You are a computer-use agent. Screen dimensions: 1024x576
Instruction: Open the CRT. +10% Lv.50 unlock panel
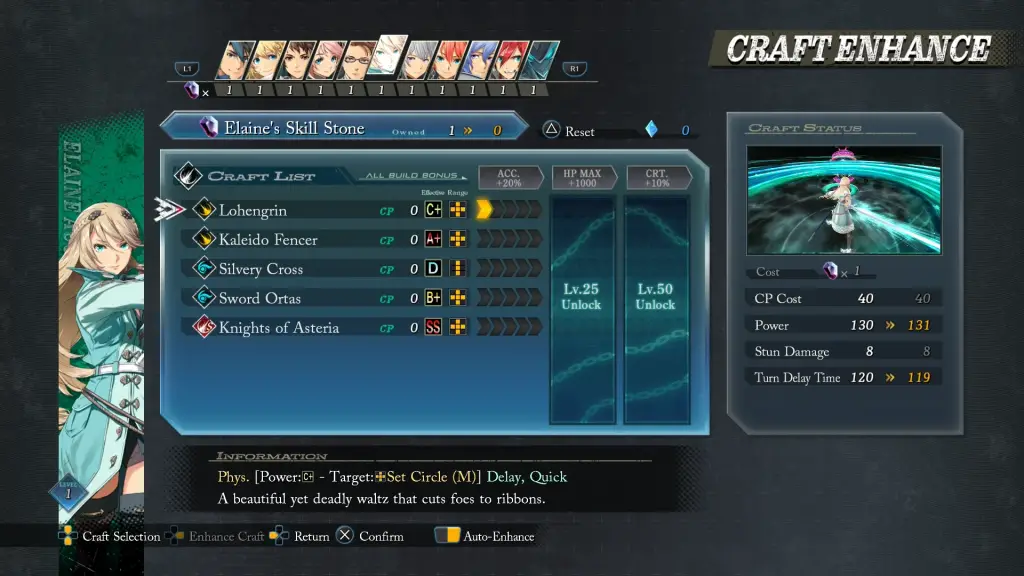coord(655,308)
